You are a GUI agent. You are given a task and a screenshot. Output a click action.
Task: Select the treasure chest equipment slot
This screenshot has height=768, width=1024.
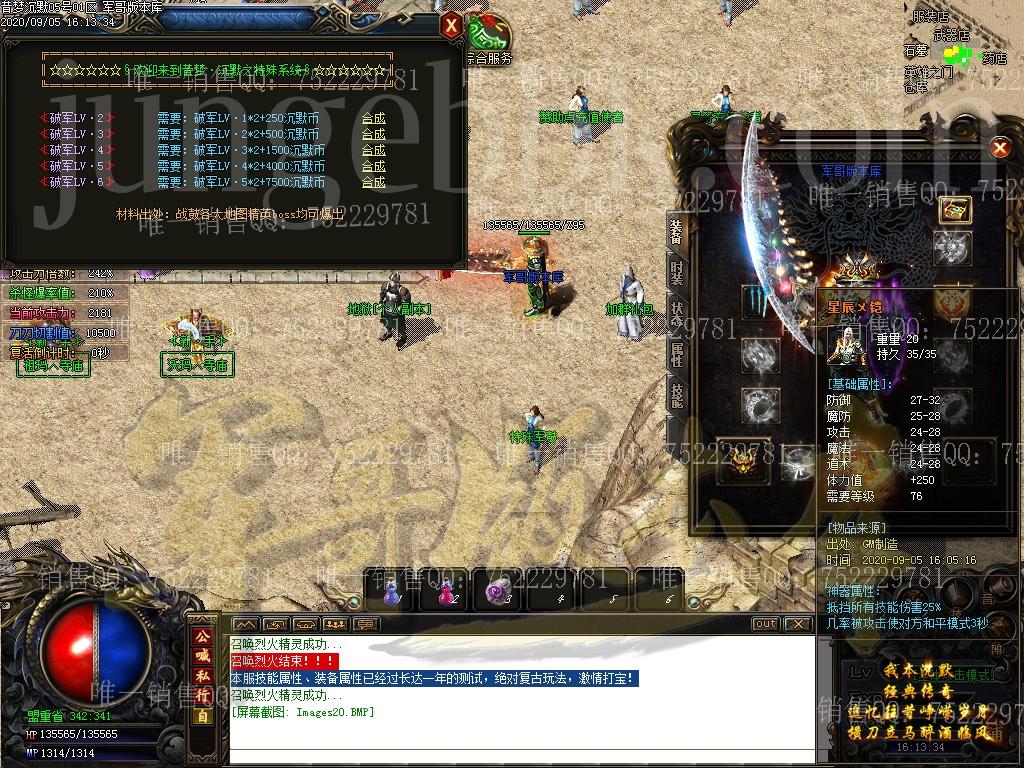(x=954, y=209)
